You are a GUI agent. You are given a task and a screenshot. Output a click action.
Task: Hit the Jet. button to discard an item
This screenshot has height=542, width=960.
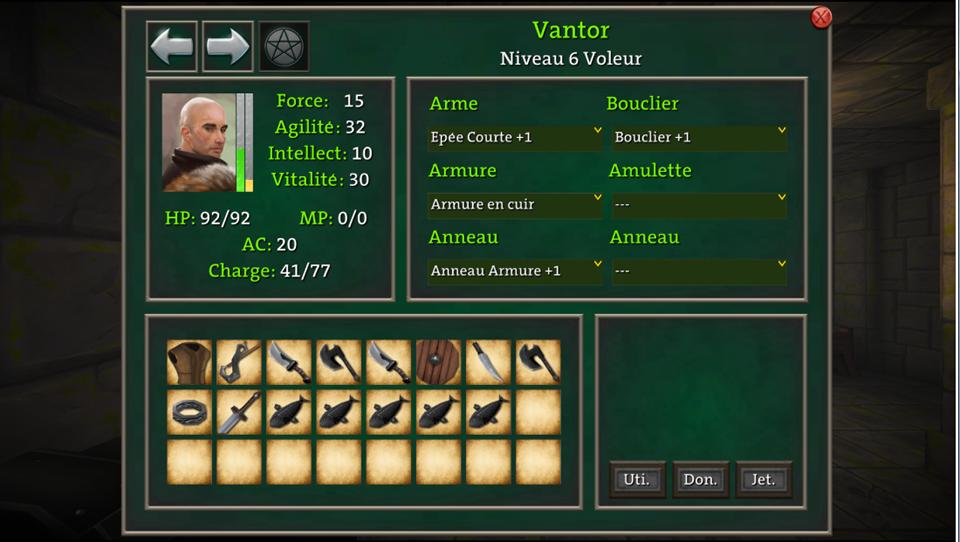(763, 479)
